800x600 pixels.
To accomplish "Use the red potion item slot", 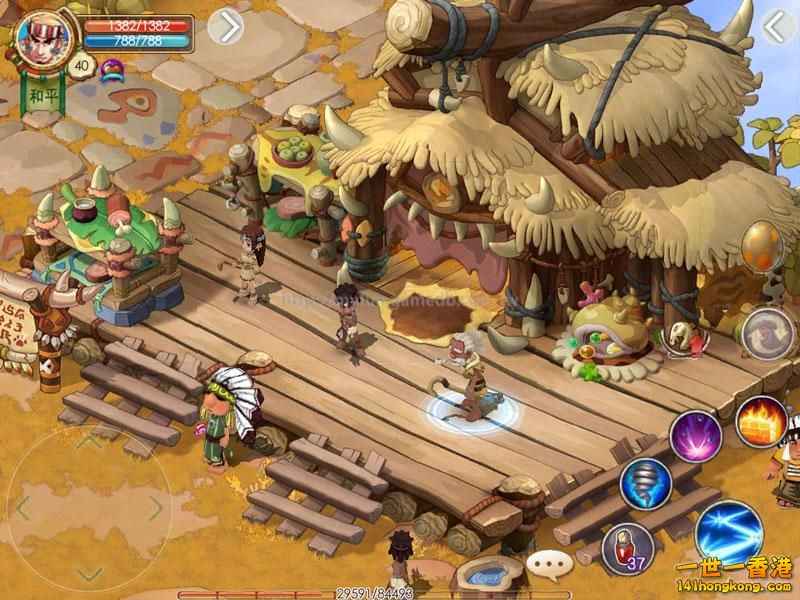I will [627, 548].
